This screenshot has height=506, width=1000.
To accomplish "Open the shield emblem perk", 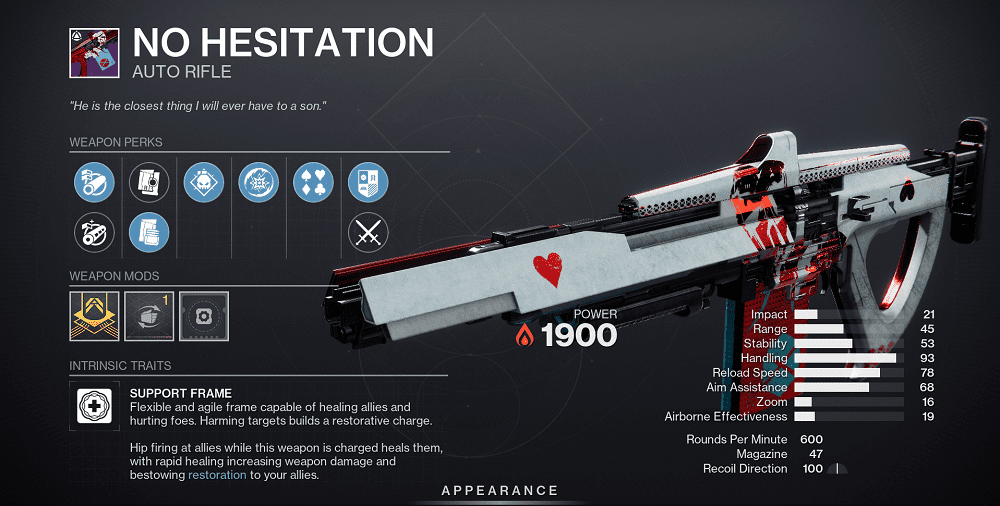I will click(368, 182).
